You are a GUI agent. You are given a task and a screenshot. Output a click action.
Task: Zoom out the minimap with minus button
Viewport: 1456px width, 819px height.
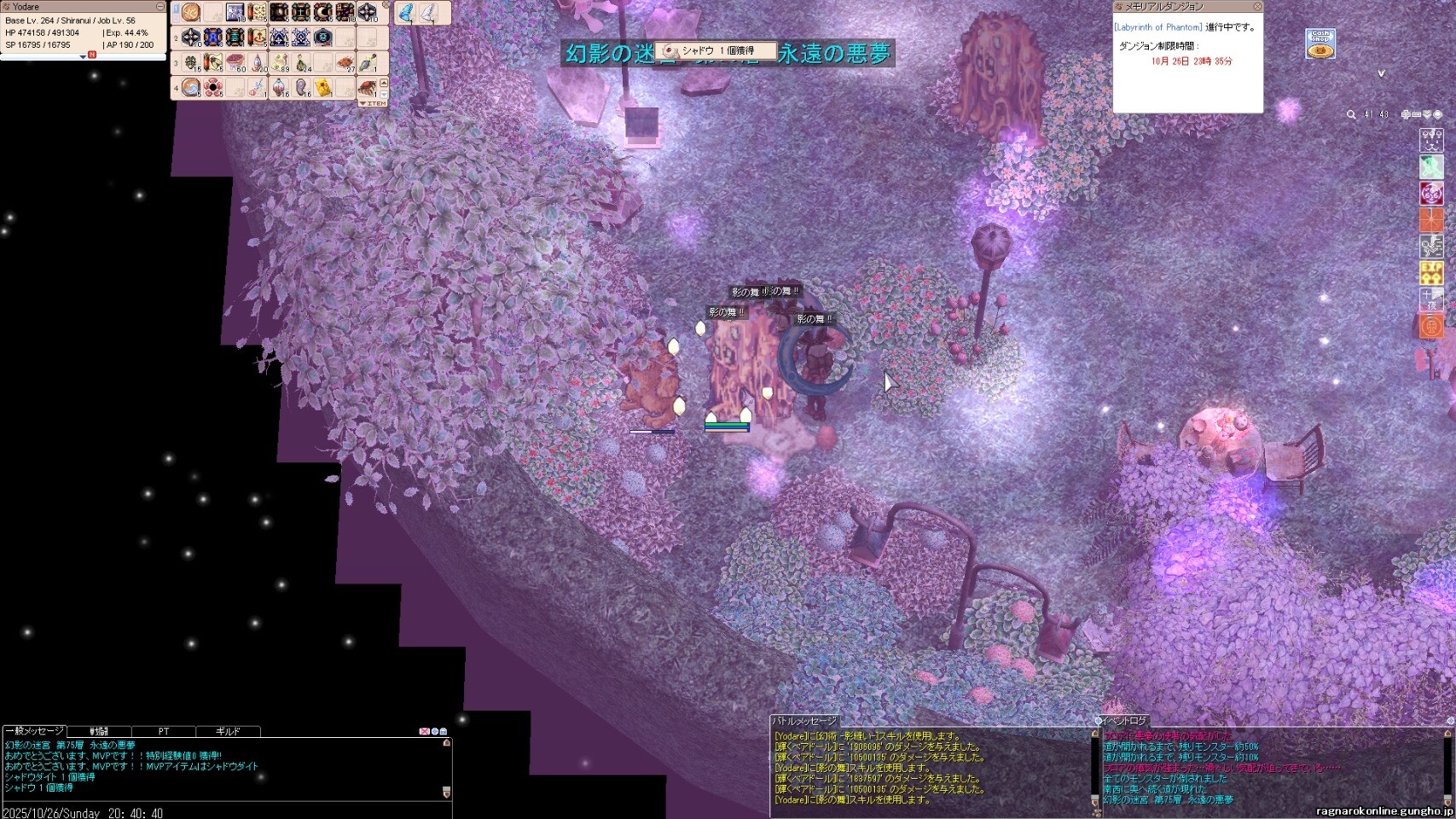[x=1417, y=114]
